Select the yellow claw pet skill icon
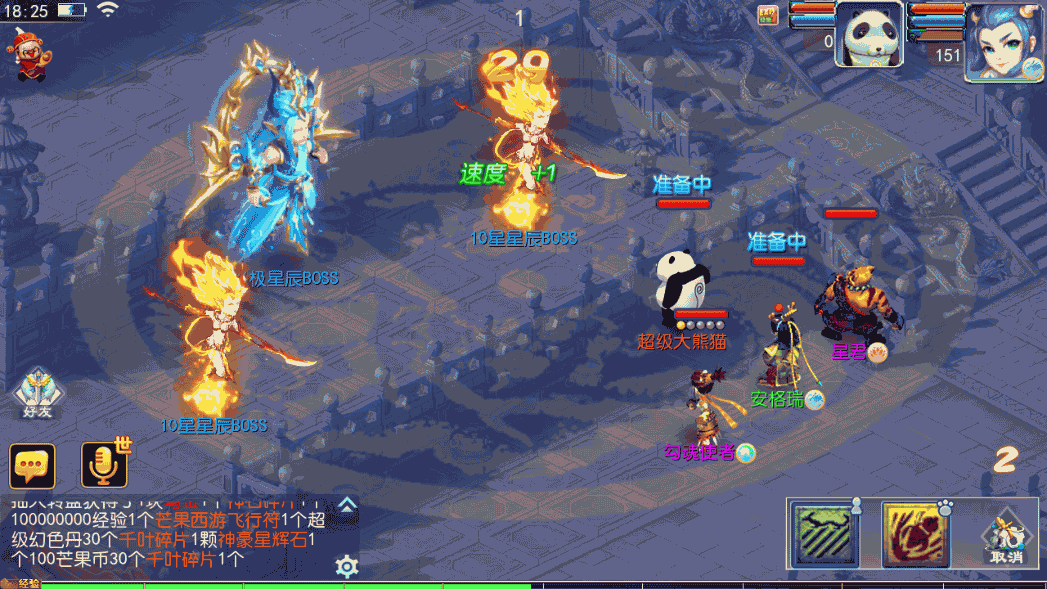 click(915, 534)
